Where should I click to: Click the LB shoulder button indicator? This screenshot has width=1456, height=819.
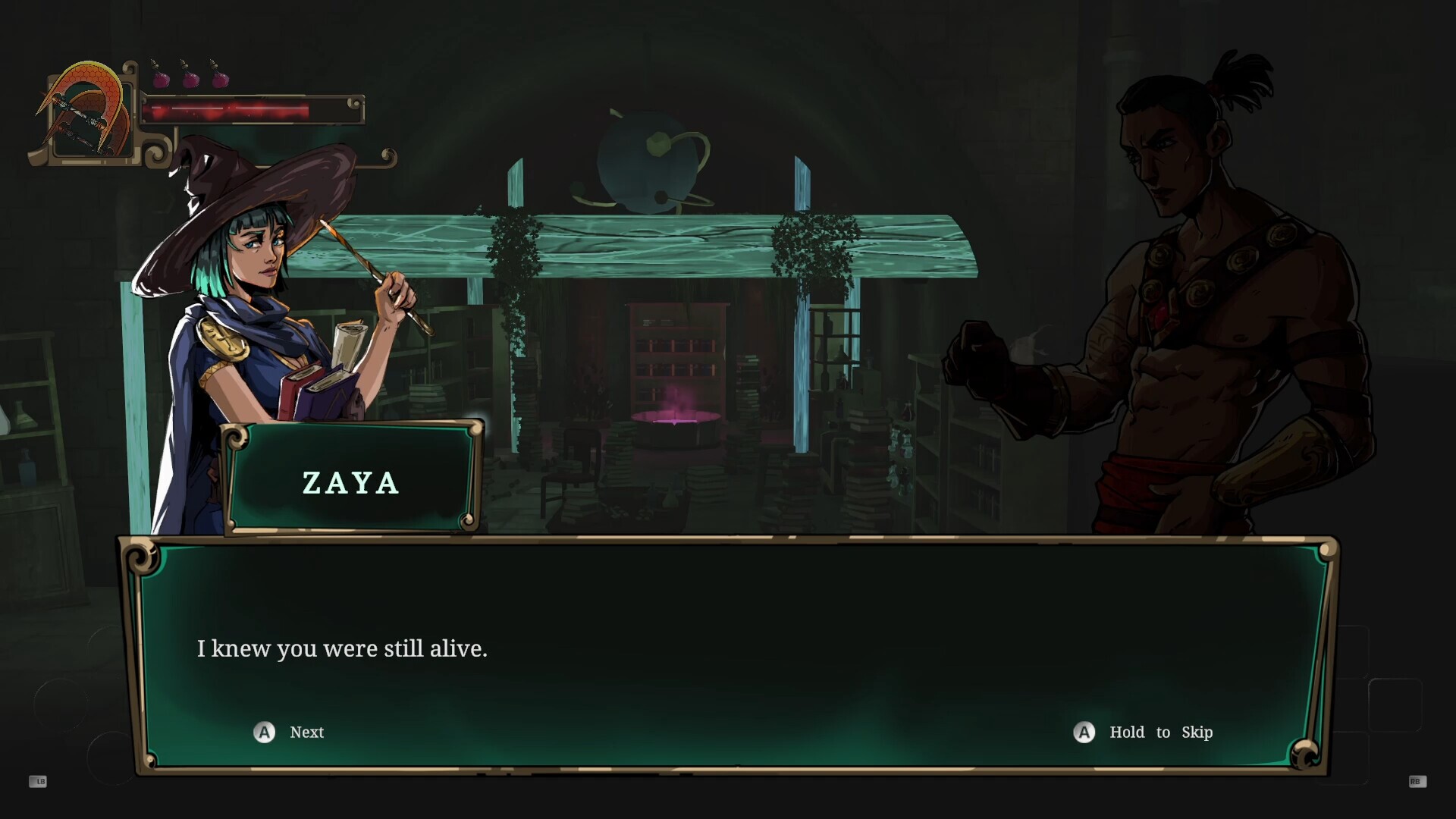pos(38,781)
